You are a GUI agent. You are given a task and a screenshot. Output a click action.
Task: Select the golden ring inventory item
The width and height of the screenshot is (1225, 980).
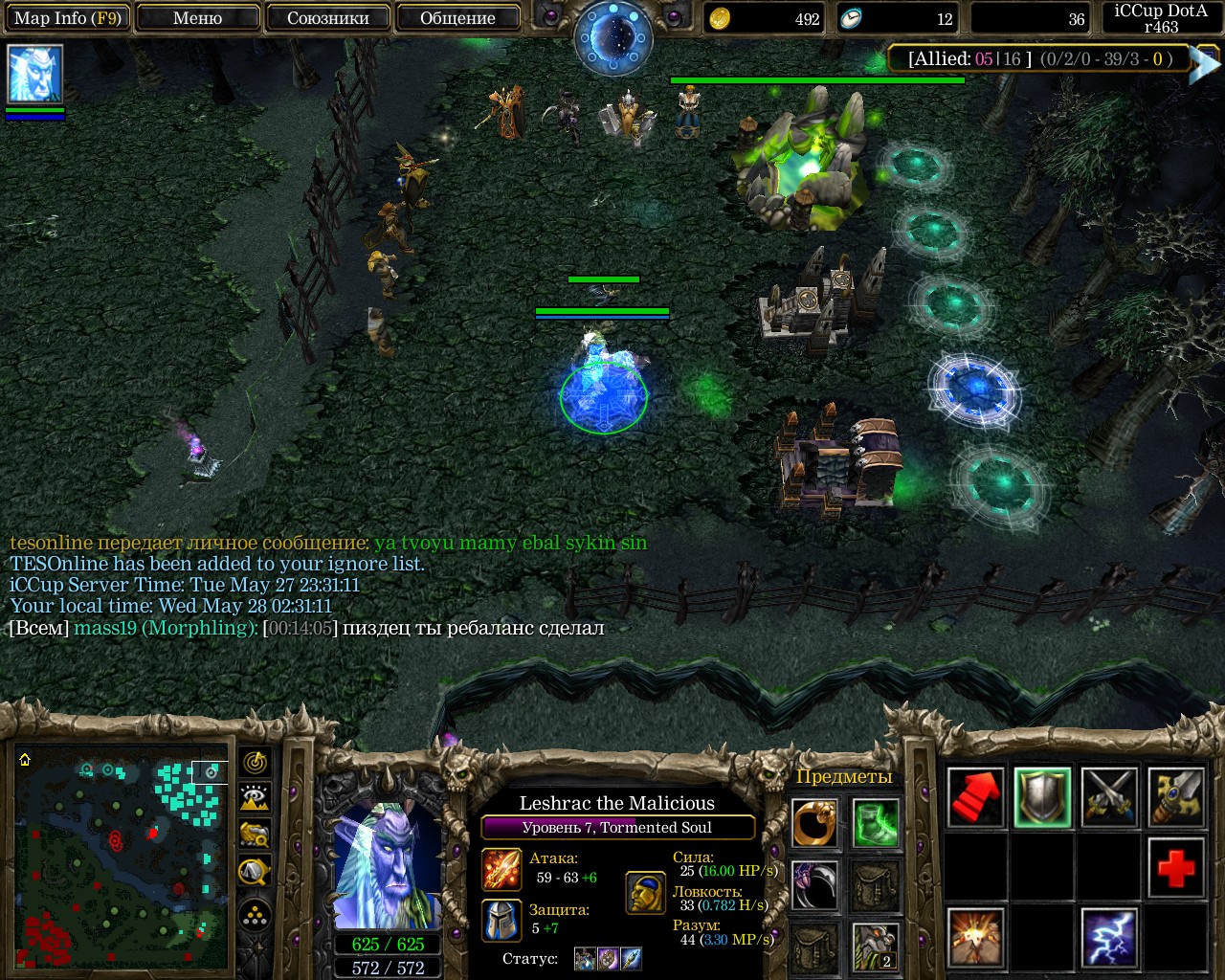pyautogui.click(x=814, y=823)
